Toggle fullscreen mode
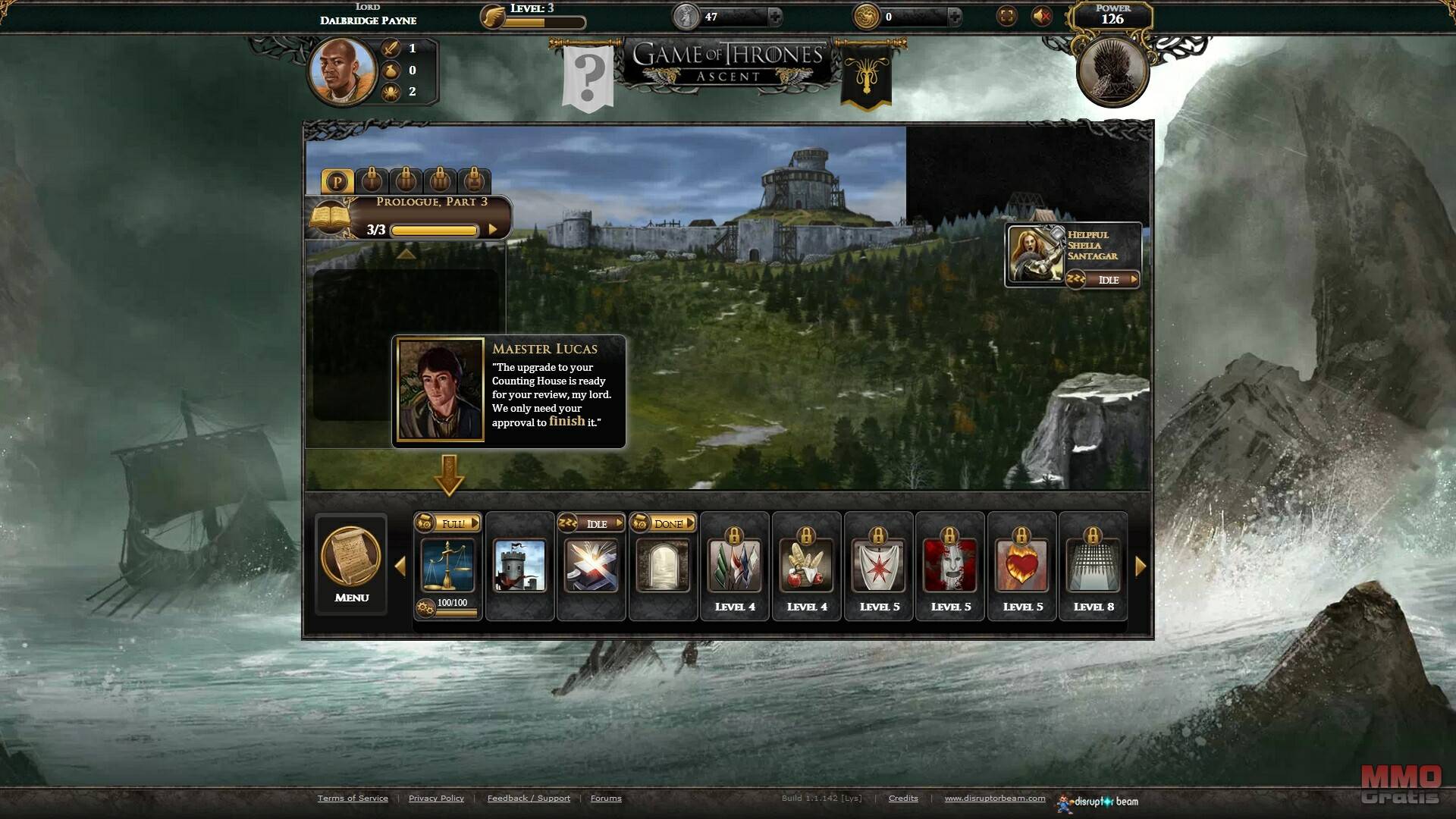Image resolution: width=1456 pixels, height=819 pixels. coord(1006,17)
